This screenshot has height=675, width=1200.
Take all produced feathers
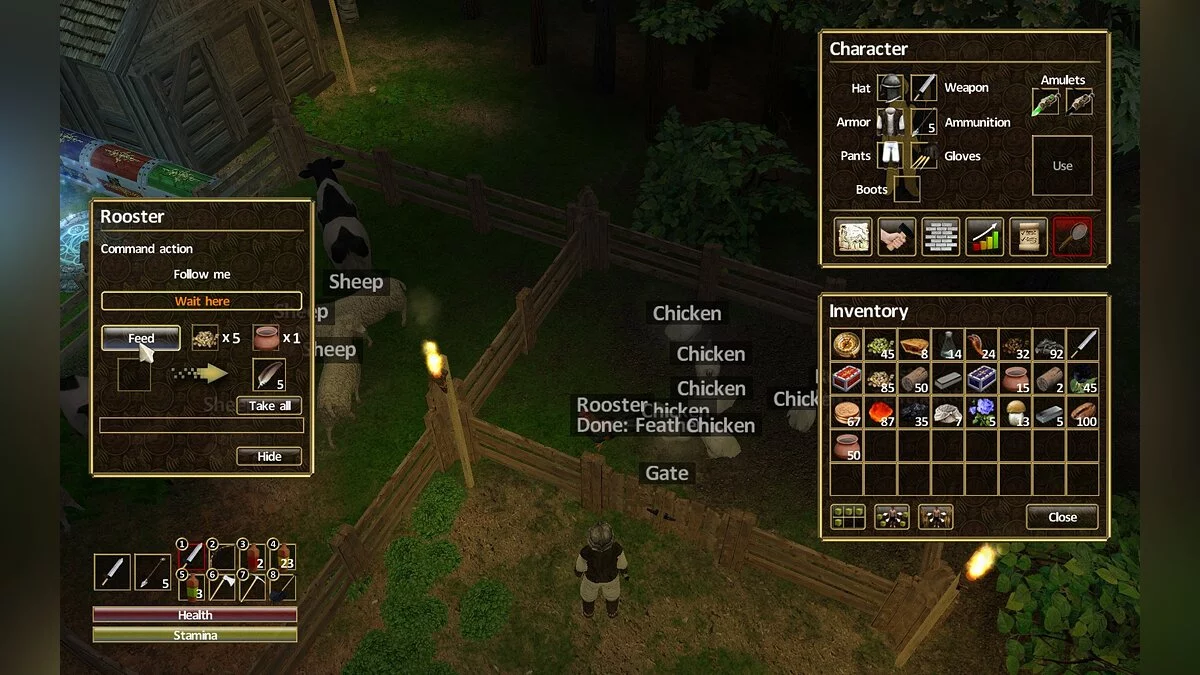coord(269,406)
